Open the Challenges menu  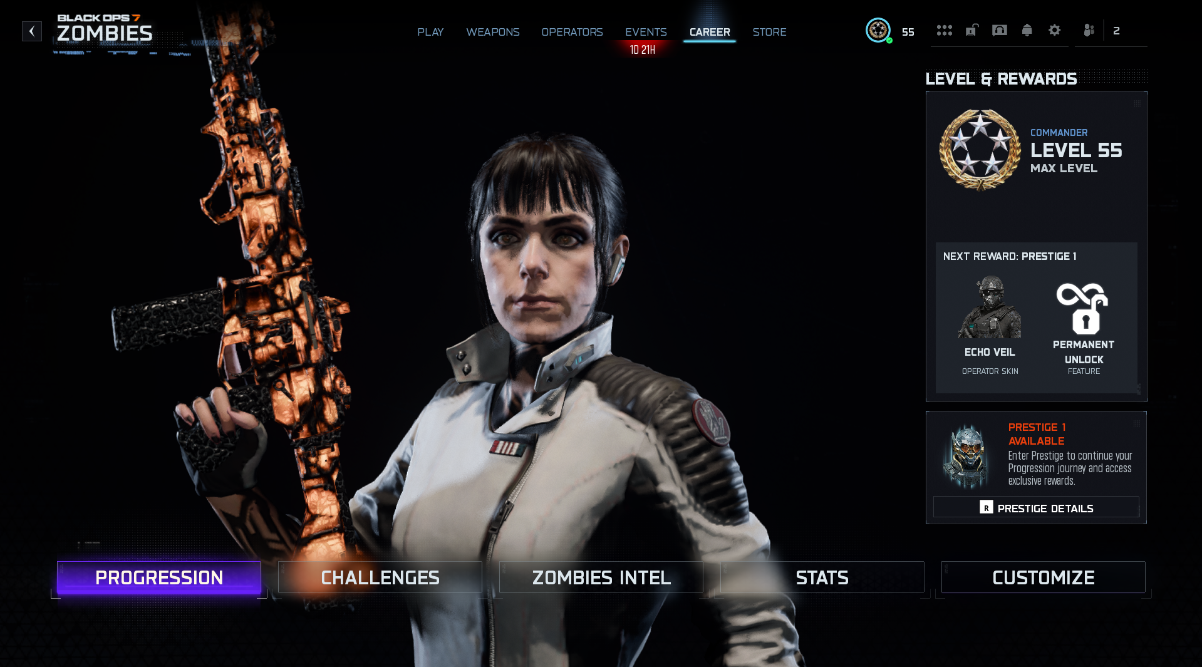click(x=380, y=578)
